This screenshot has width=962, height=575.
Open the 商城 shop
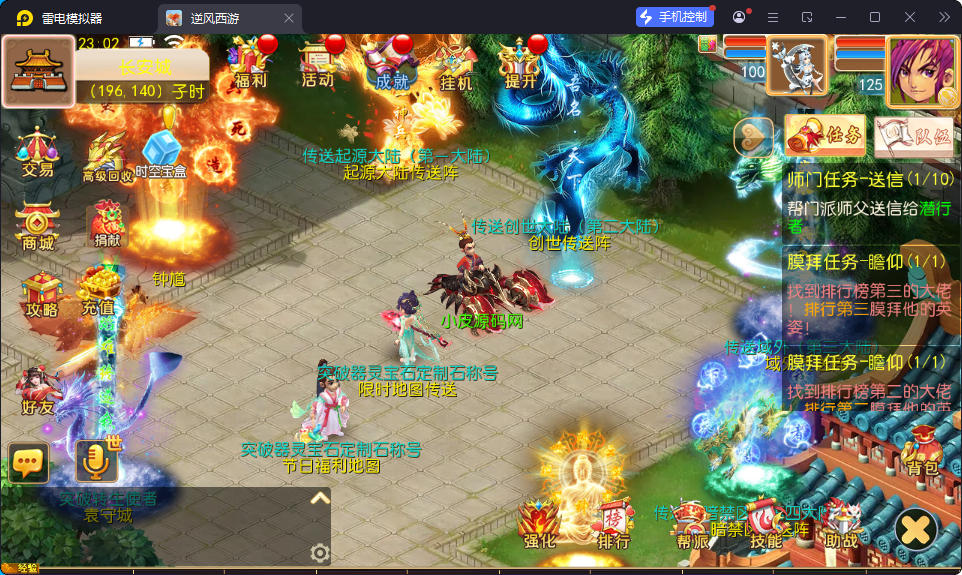[37, 226]
